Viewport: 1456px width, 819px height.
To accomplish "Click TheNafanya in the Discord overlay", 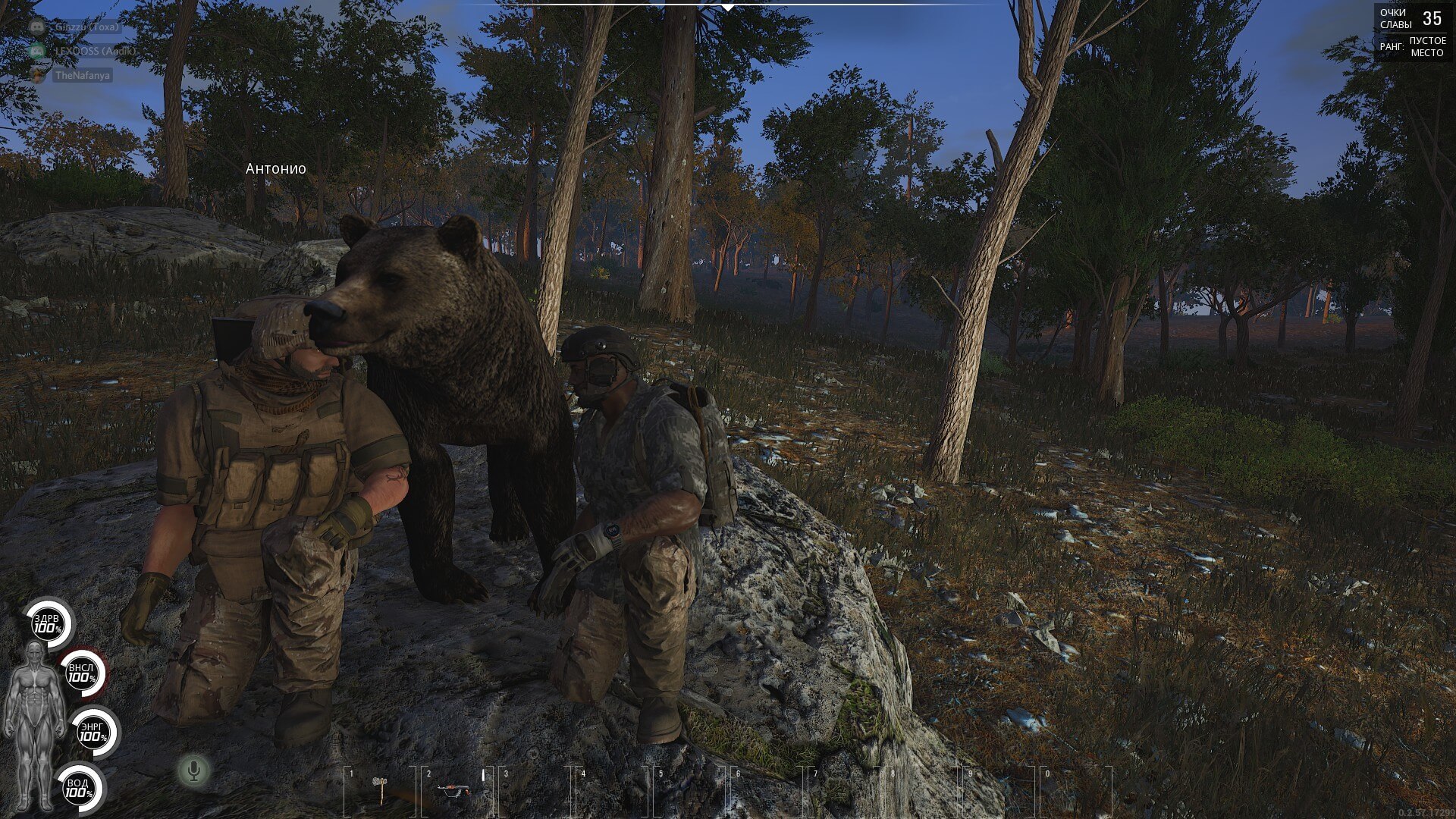I will pyautogui.click(x=82, y=76).
